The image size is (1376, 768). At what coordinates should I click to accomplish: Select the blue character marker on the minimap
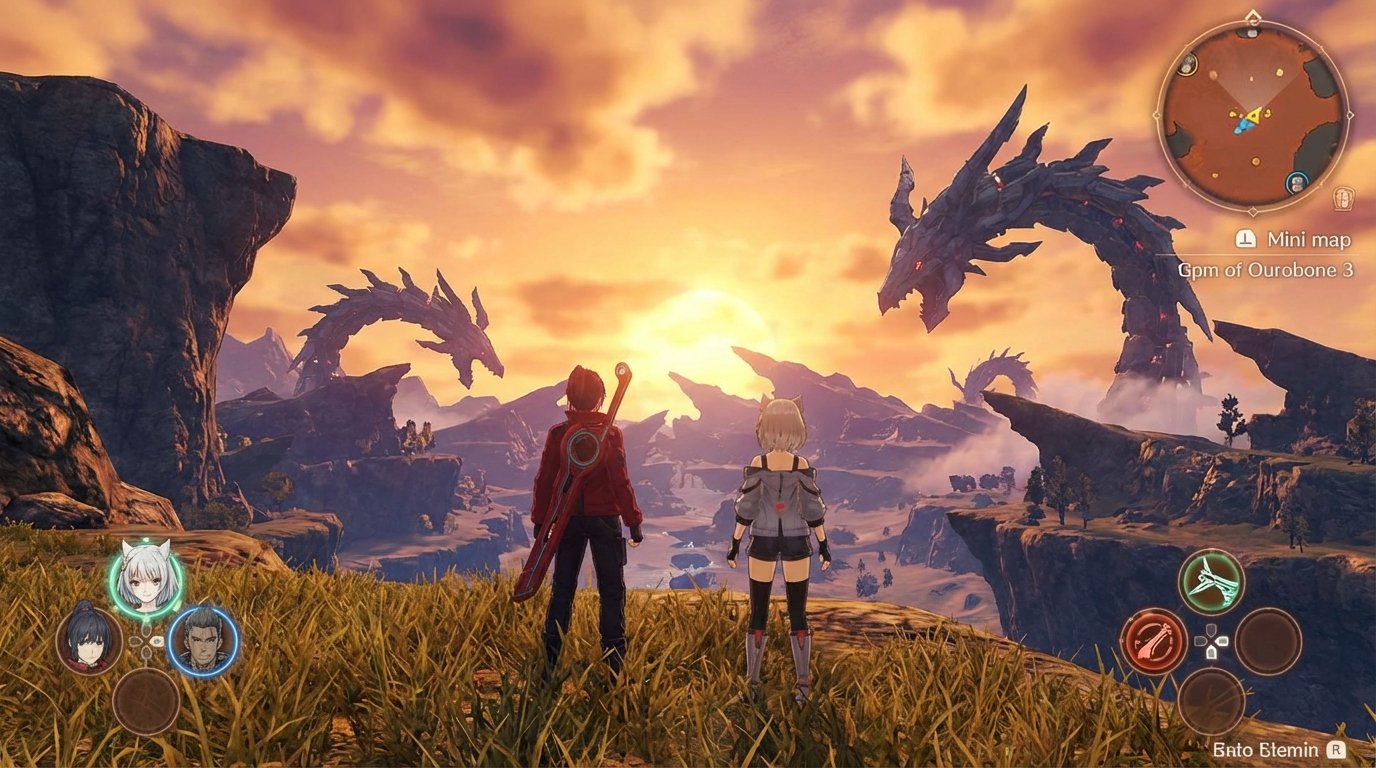1297,181
